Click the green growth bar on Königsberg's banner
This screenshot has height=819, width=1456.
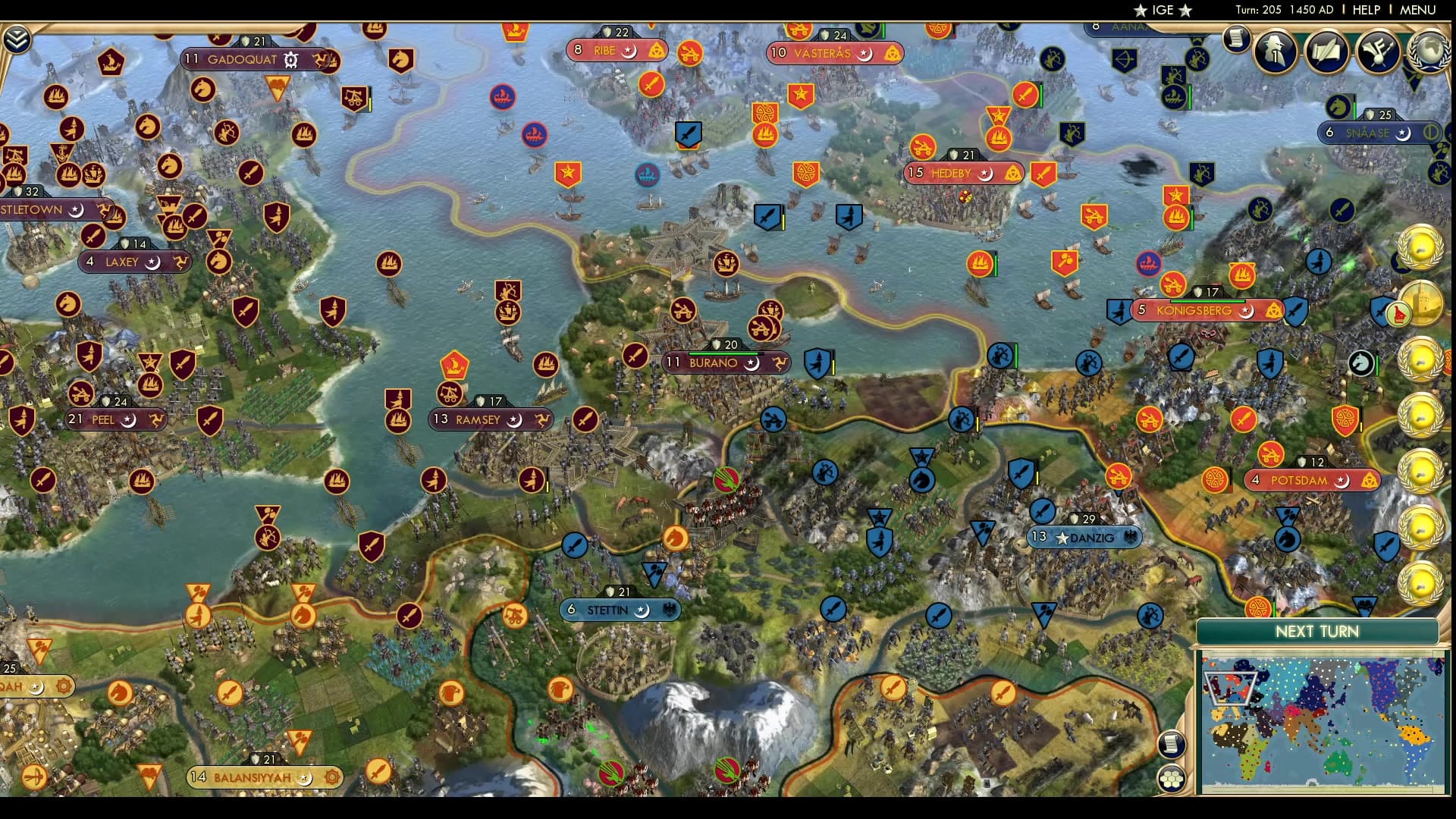coord(1207,301)
